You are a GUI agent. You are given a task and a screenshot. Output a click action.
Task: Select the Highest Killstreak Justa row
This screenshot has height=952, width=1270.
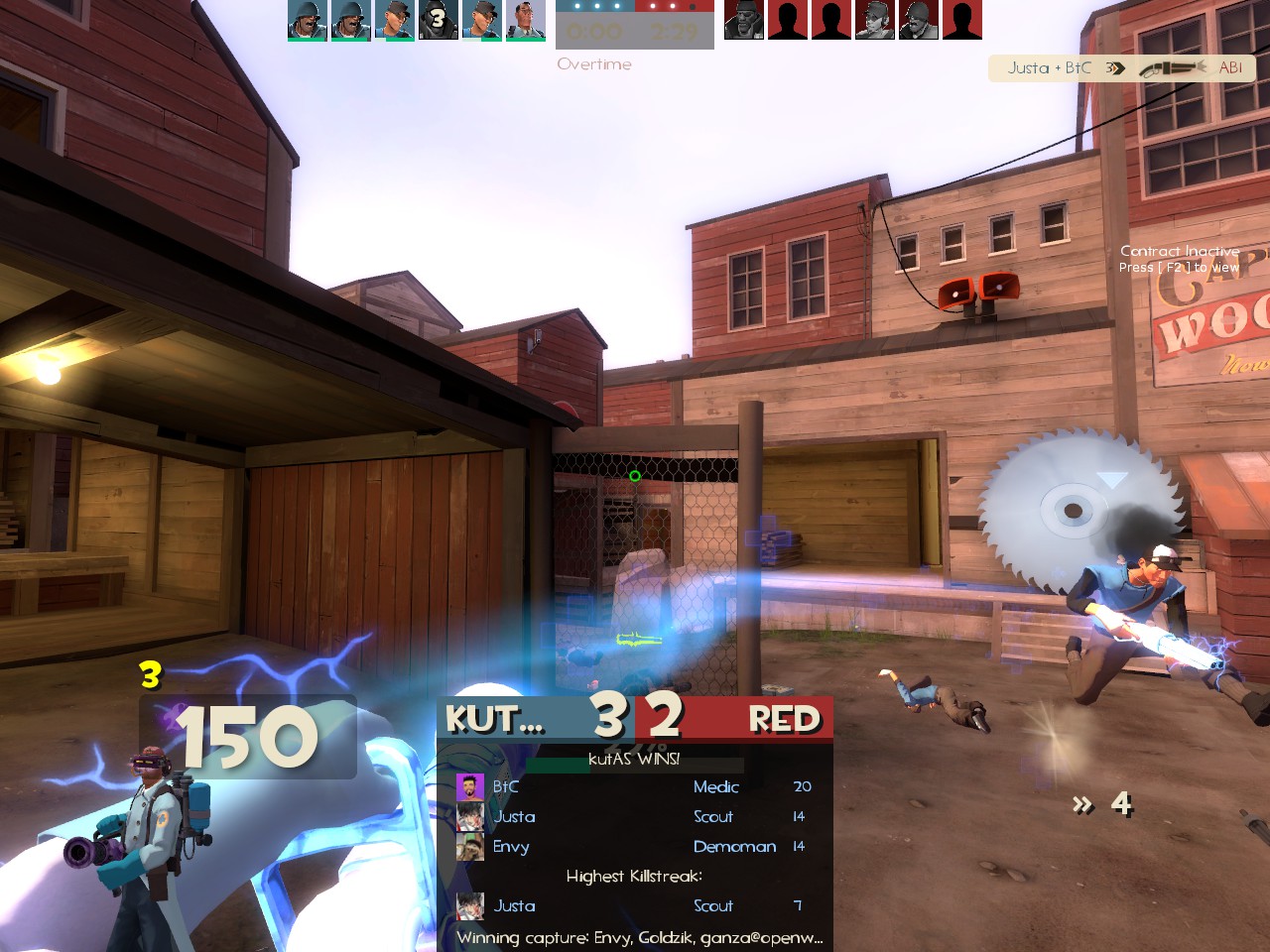click(635, 906)
